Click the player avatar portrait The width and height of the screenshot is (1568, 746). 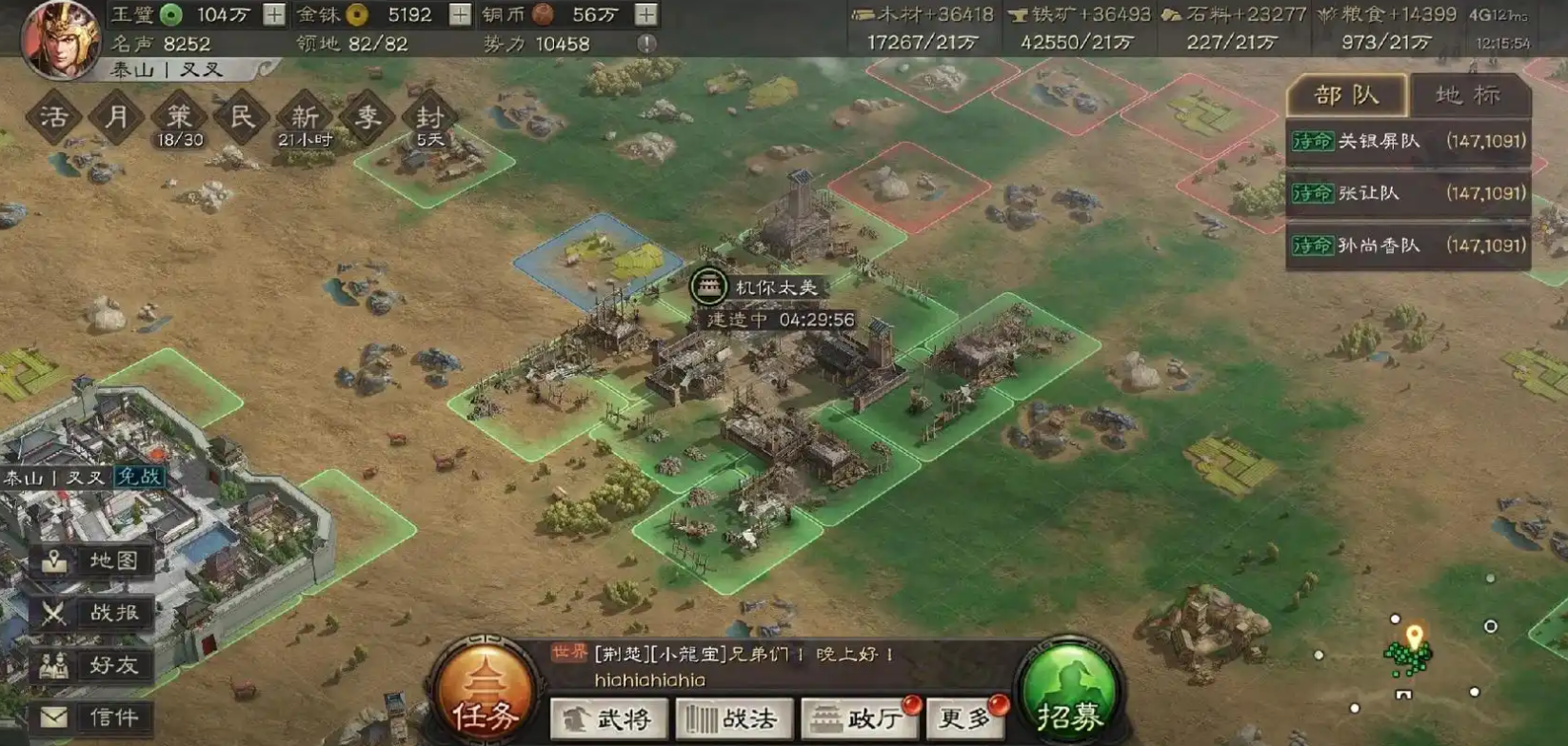coord(60,38)
